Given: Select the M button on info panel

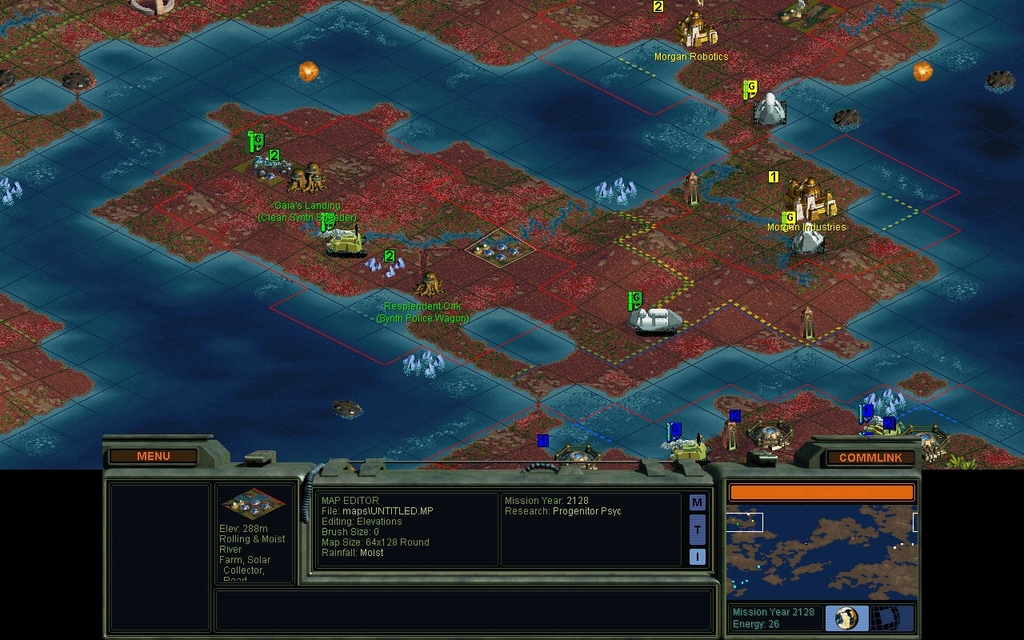Looking at the screenshot, I should pyautogui.click(x=697, y=502).
